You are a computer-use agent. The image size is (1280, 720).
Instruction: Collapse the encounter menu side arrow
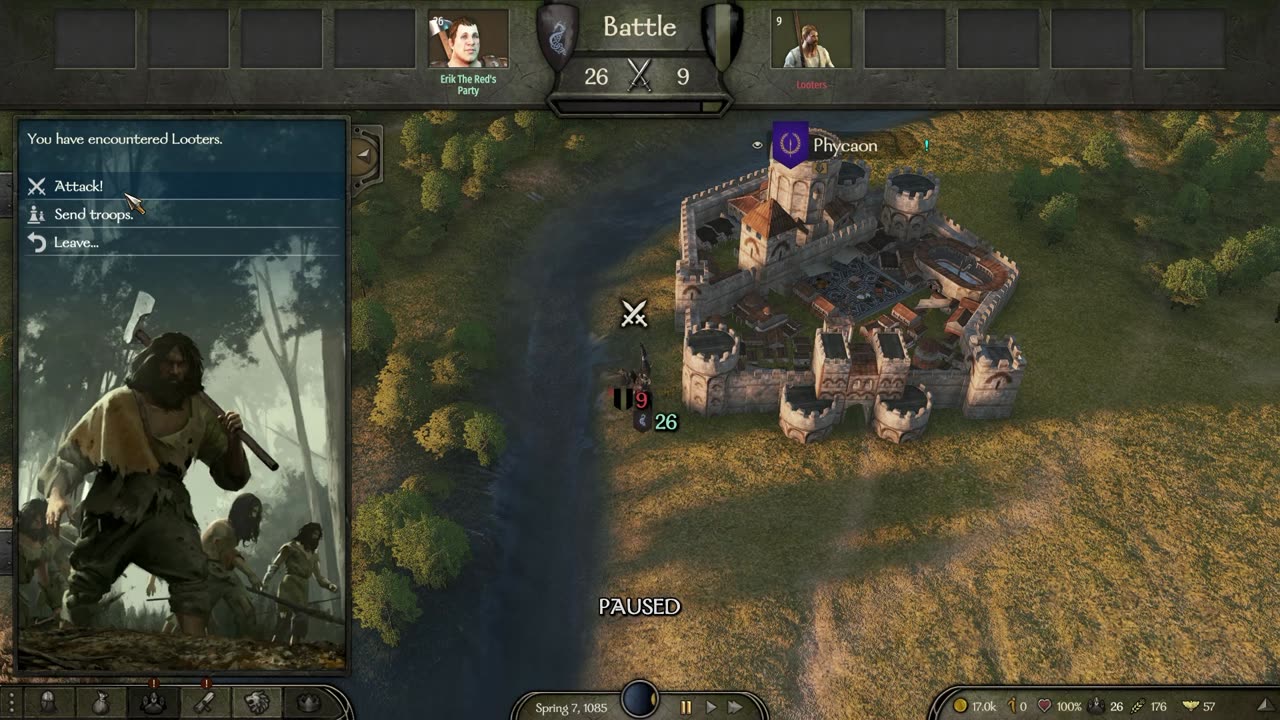point(364,154)
